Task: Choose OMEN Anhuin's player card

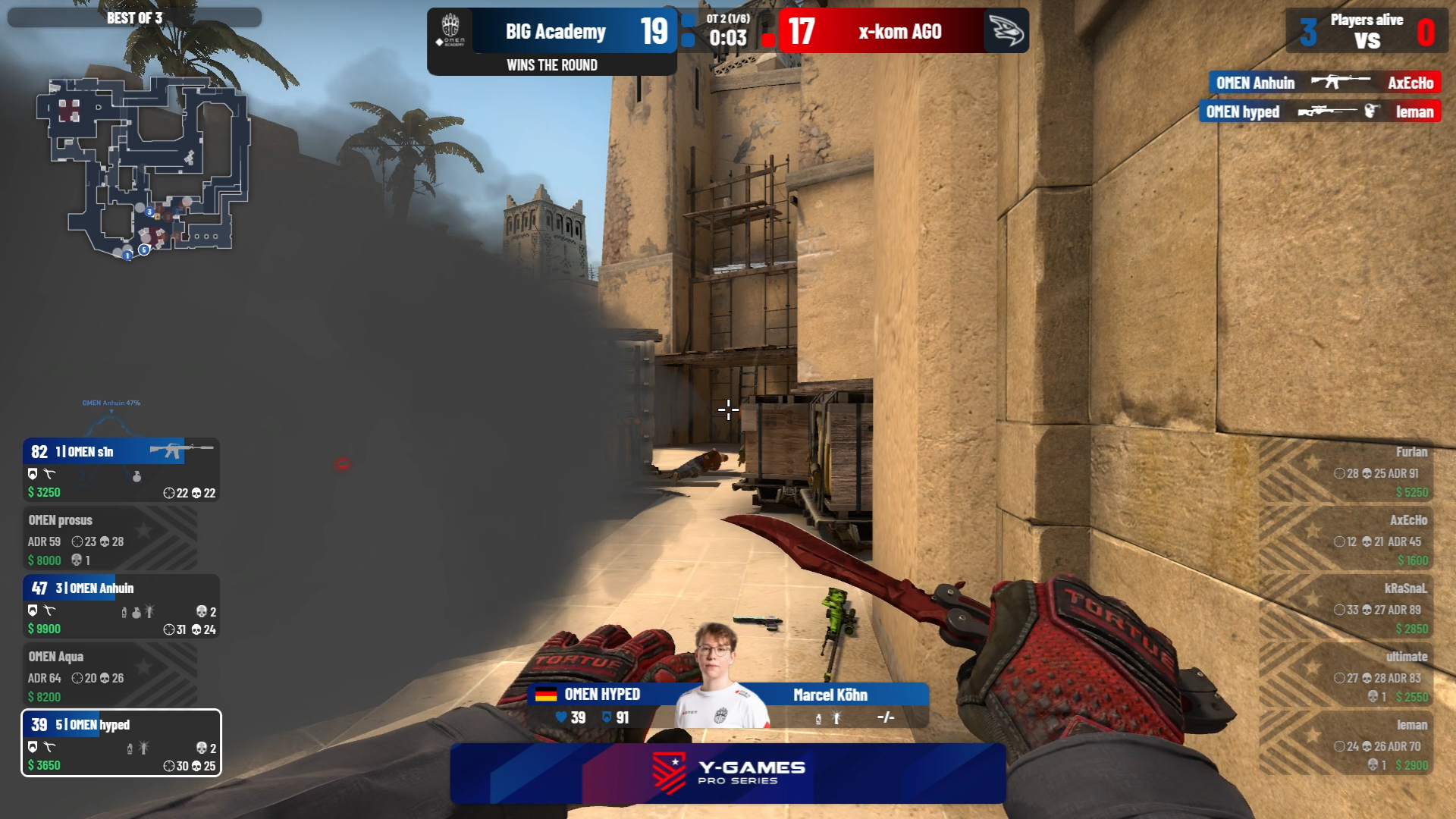Action: (121, 607)
